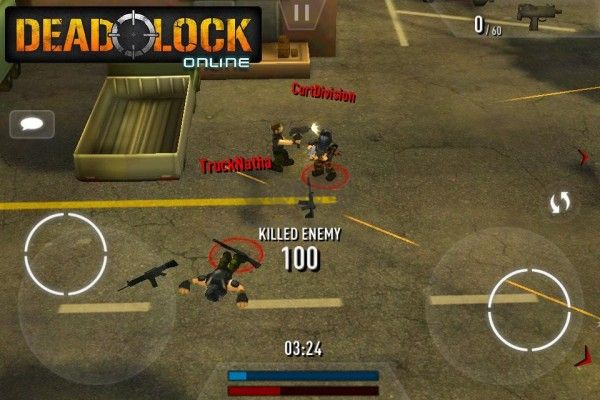Tap the right aim and fire joystick

529,309
